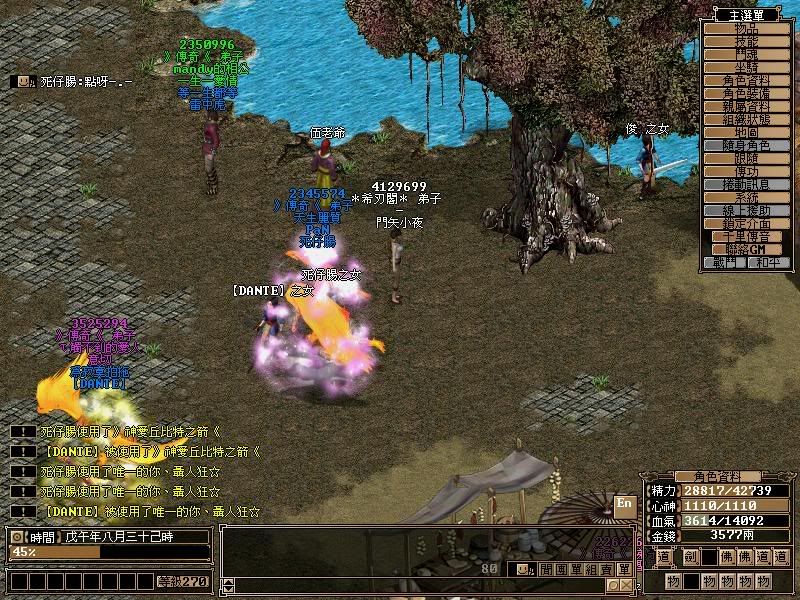Toggle 鎖定介面 lock interface

pos(746,223)
